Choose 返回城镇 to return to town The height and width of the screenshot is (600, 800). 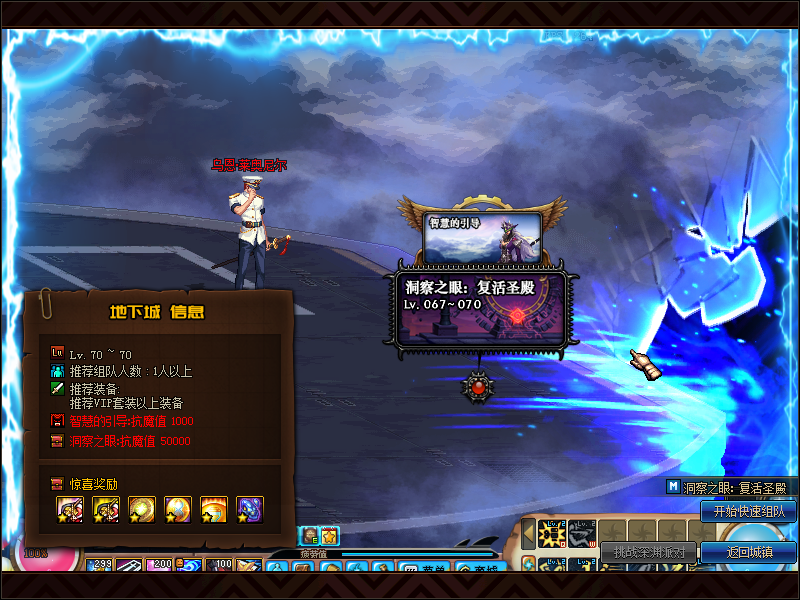tap(748, 551)
